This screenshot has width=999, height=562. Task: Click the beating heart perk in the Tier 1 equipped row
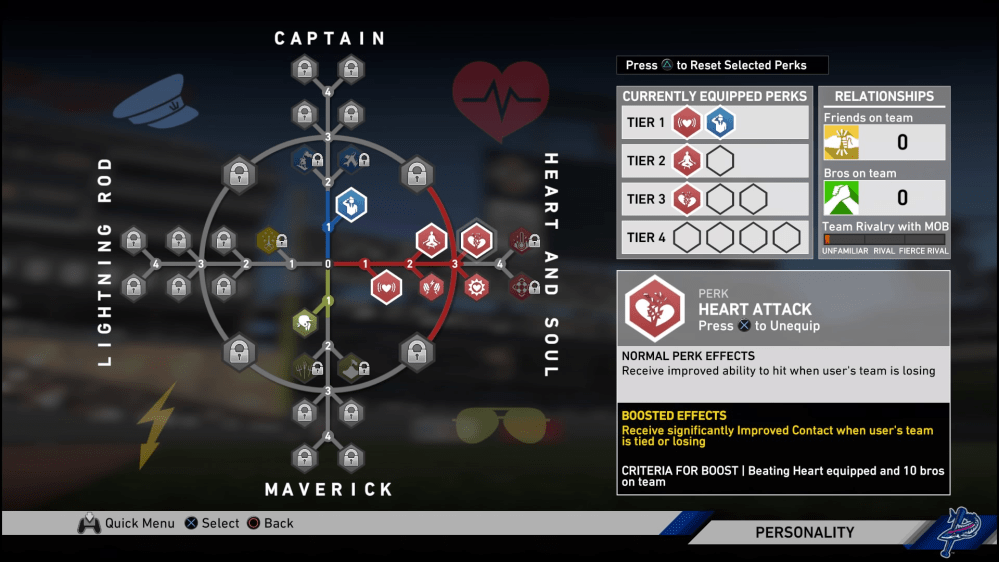coord(687,122)
